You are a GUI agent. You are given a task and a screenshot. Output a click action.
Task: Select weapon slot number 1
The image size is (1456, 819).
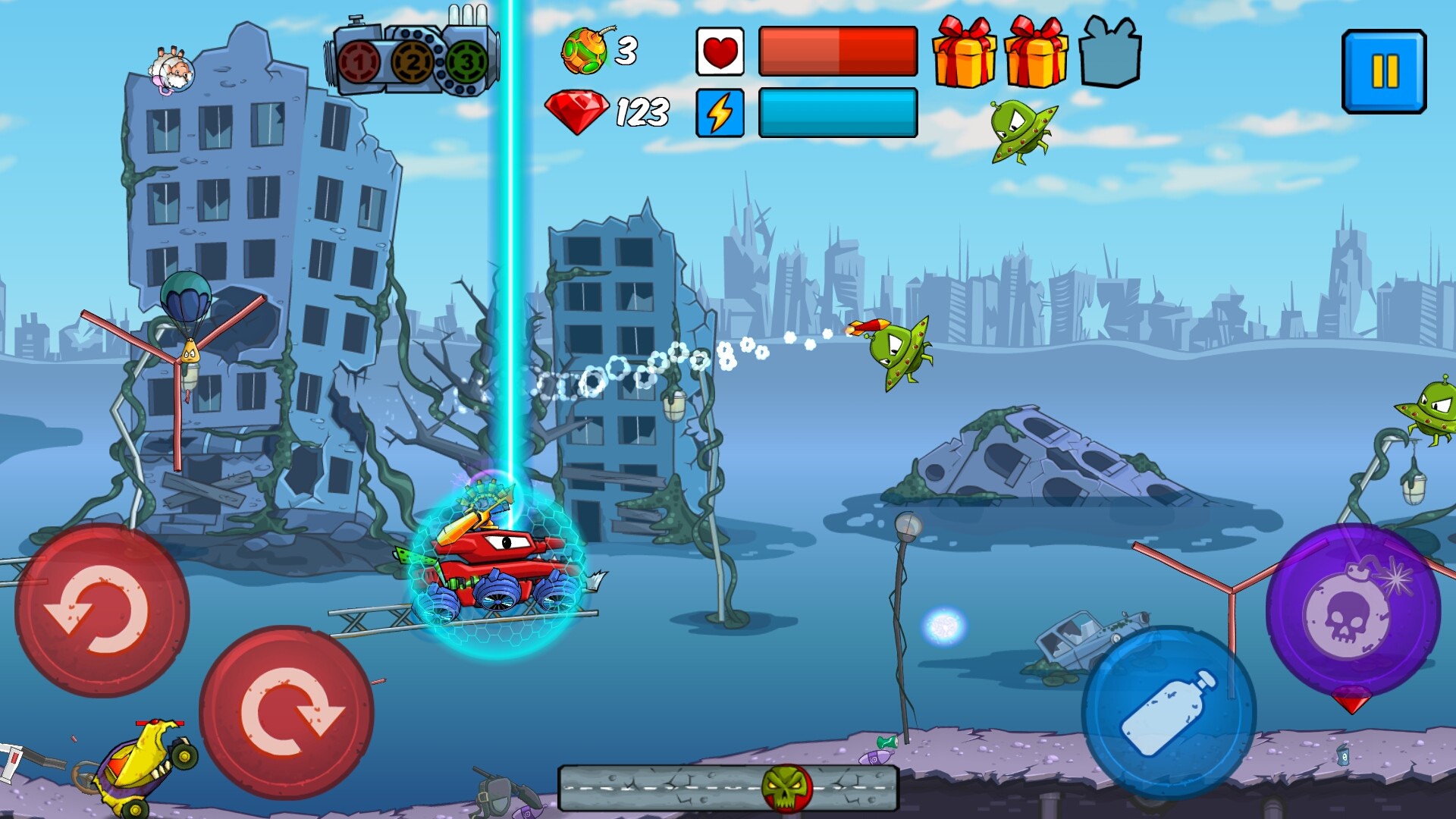359,62
